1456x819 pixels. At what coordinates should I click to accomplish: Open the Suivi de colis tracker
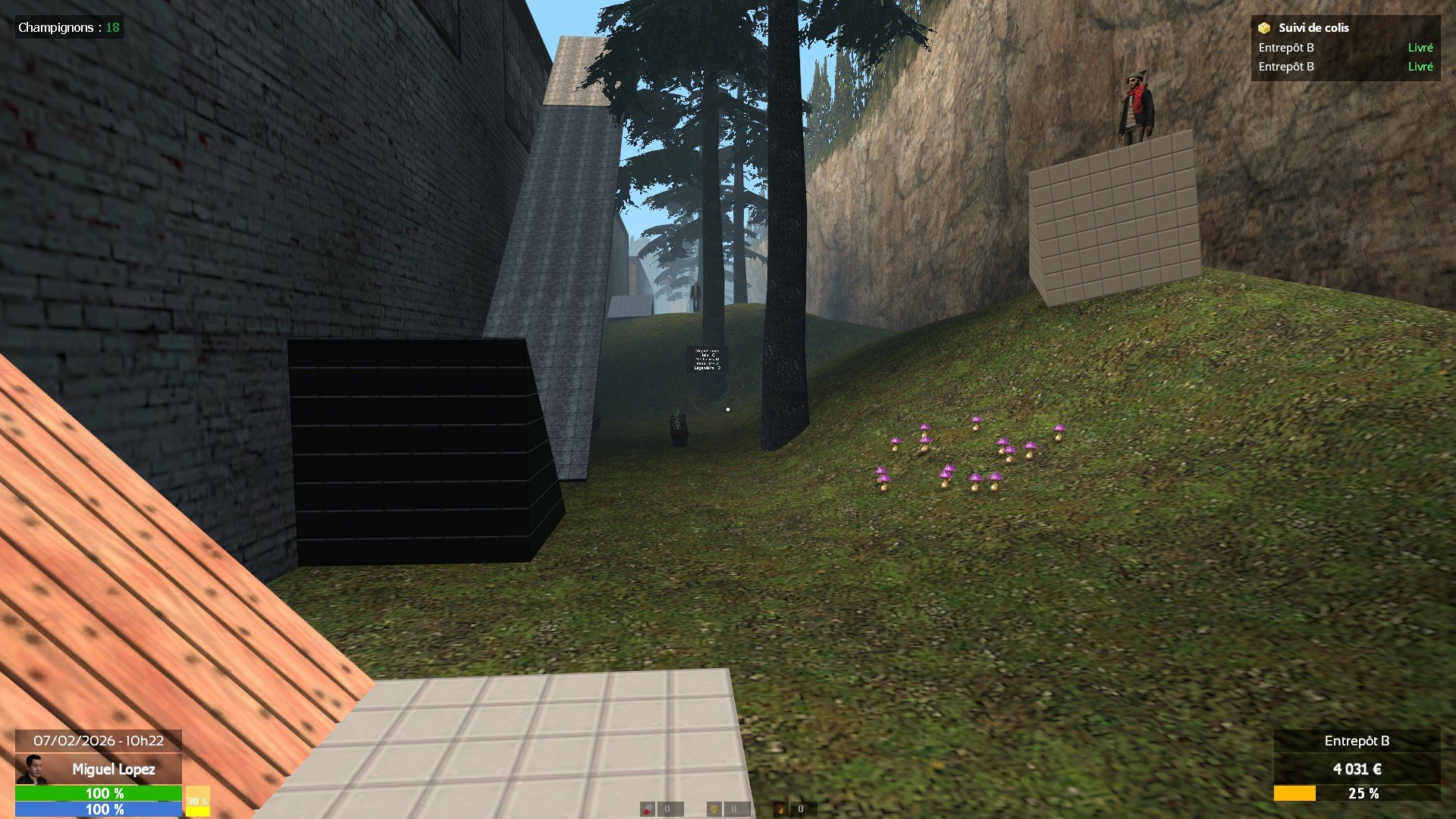click(1313, 28)
